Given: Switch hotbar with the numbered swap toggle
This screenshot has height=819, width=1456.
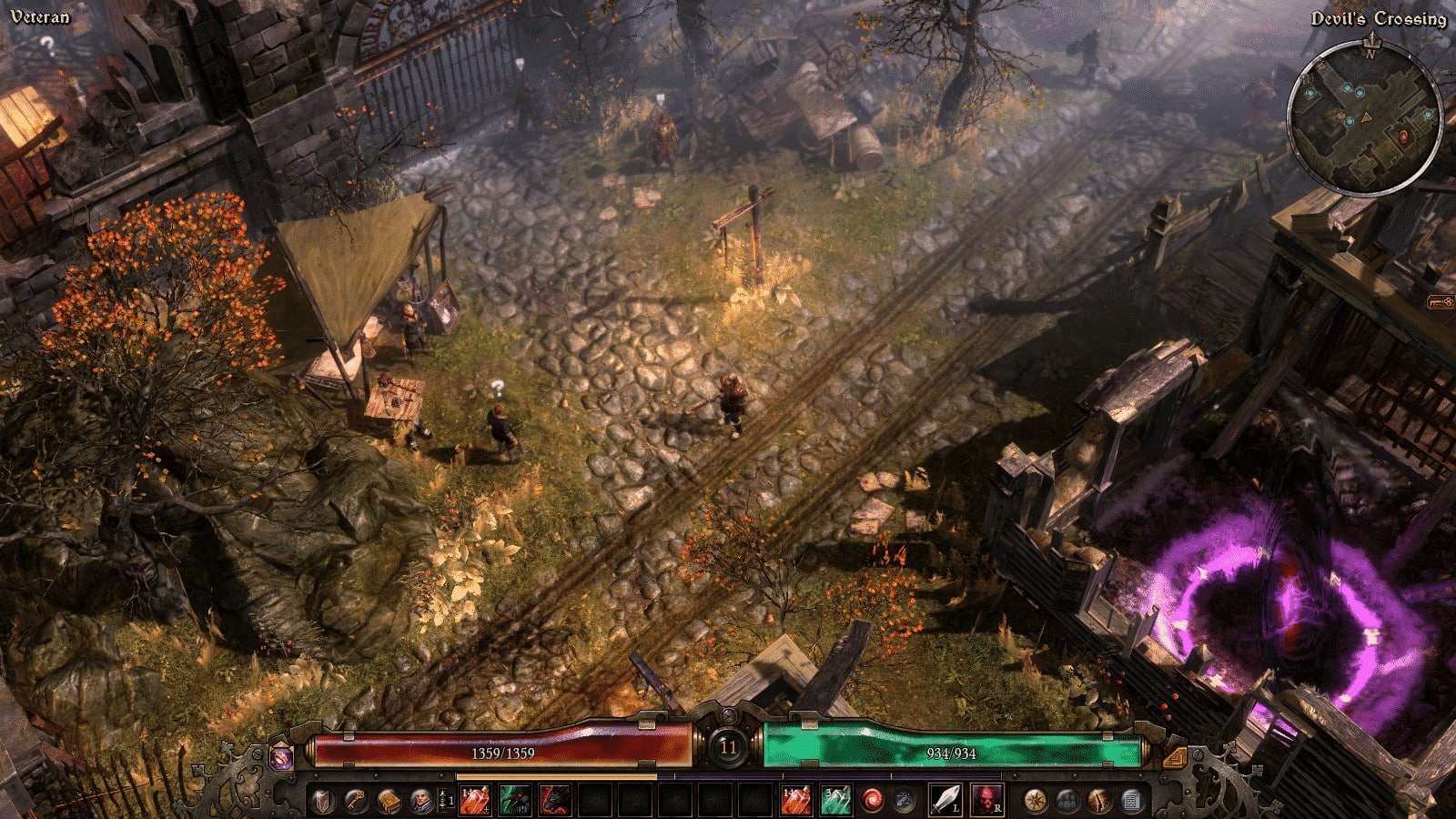Looking at the screenshot, I should [x=446, y=801].
